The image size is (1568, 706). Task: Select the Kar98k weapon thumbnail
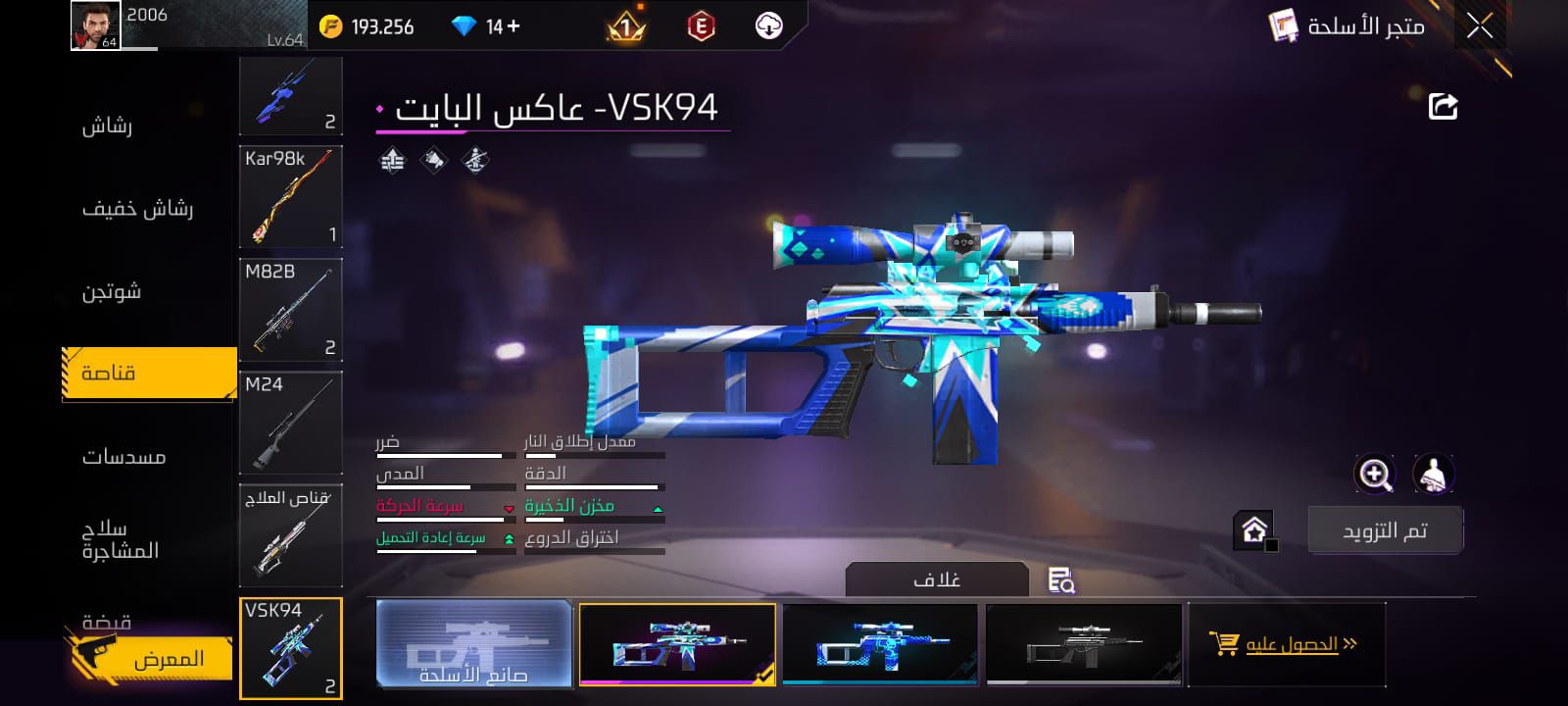[290, 196]
